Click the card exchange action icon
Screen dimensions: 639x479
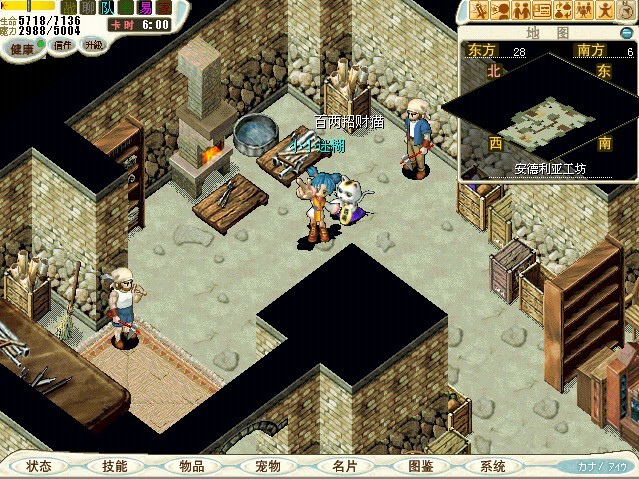pos(542,11)
